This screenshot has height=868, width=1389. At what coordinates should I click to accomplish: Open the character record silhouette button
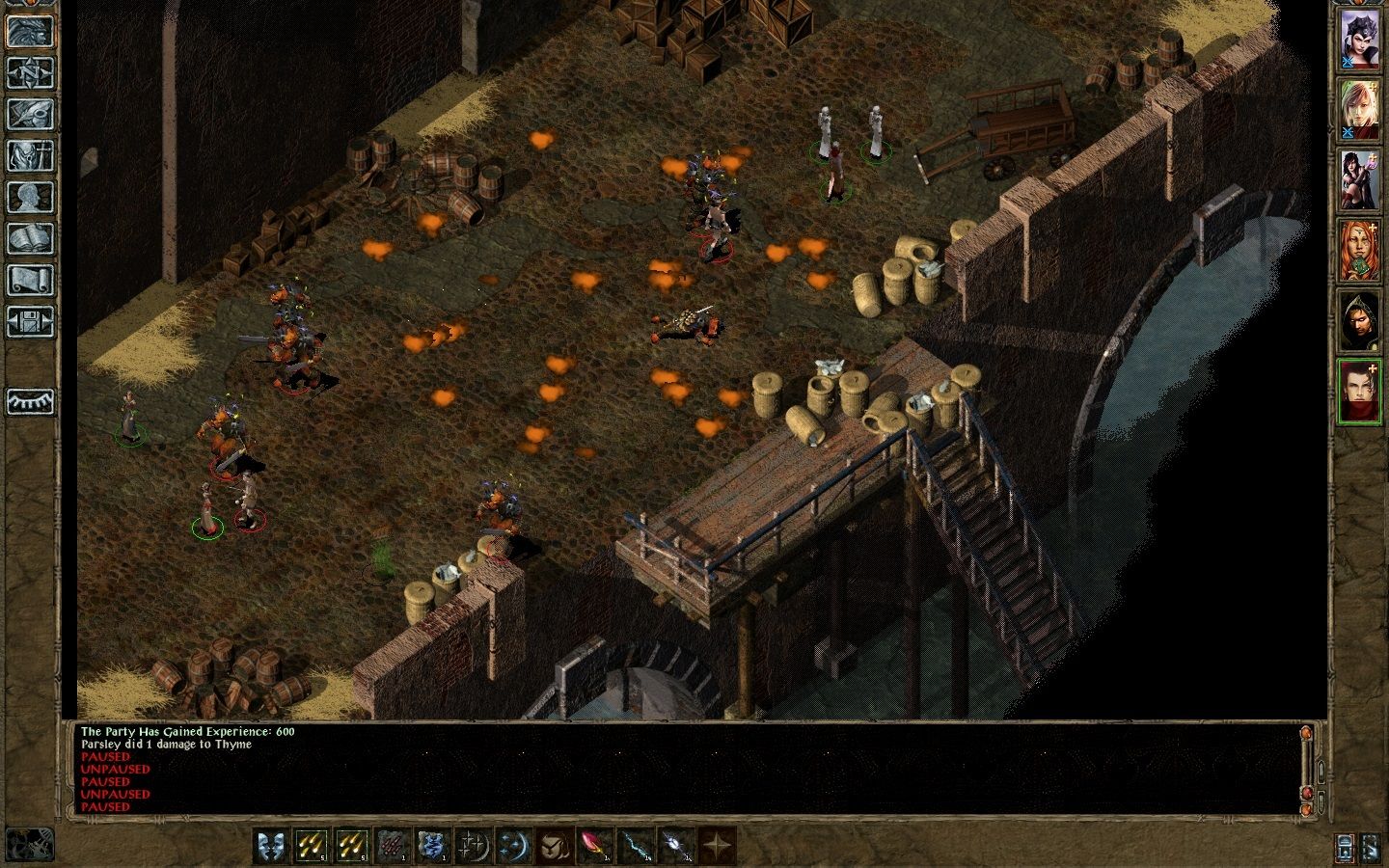pyautogui.click(x=30, y=197)
